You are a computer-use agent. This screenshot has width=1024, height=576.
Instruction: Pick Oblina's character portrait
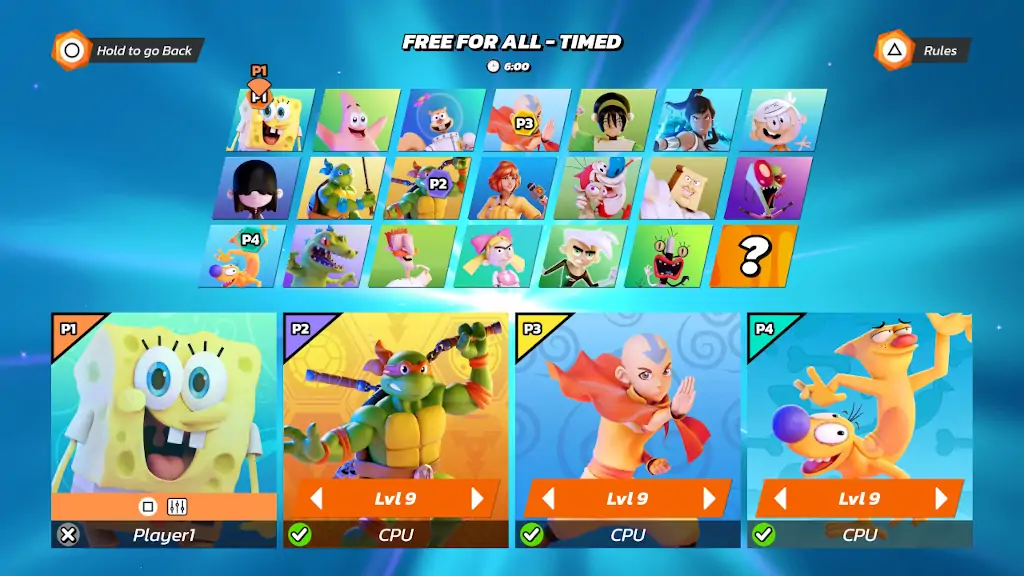pyautogui.click(x=668, y=256)
